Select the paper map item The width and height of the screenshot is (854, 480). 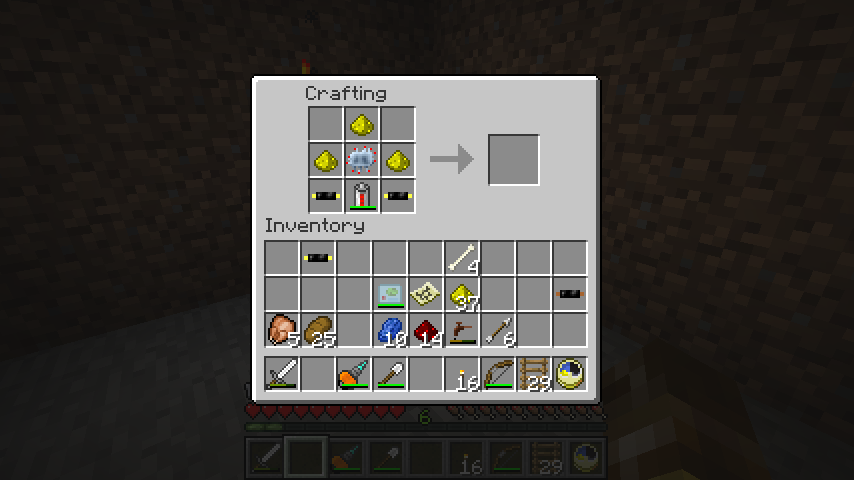pyautogui.click(x=425, y=294)
